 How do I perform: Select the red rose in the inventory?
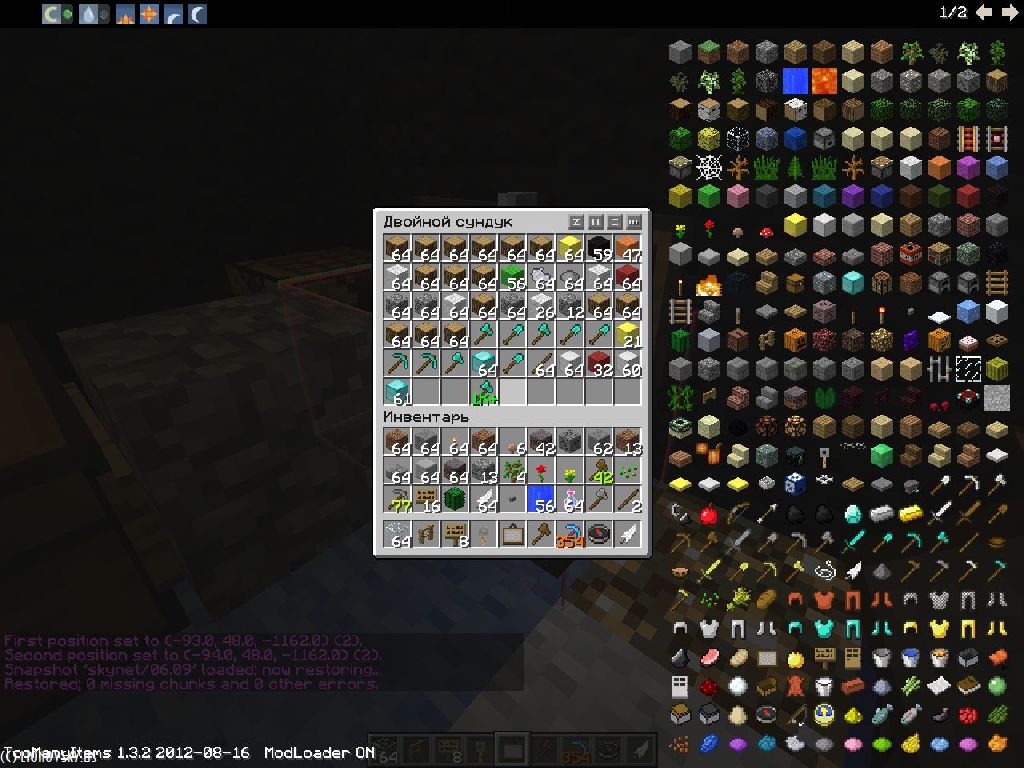pos(541,470)
